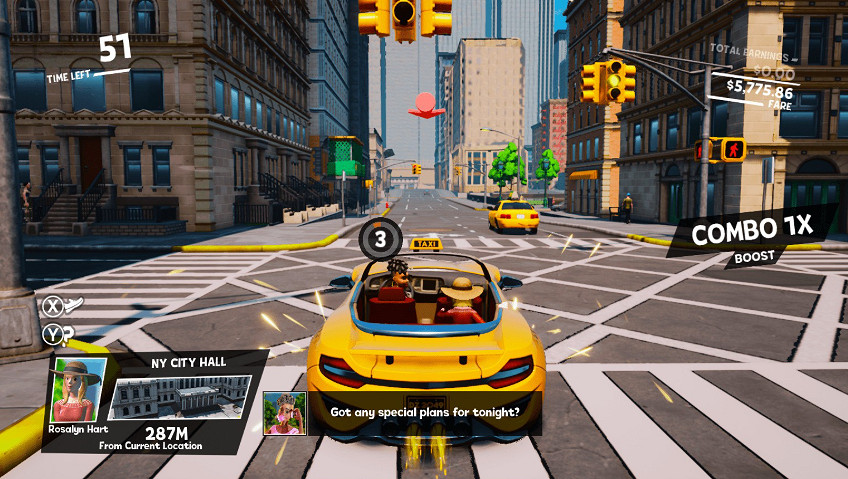
Task: Click the speaker portrait beside the dialogue line
Action: pos(284,412)
